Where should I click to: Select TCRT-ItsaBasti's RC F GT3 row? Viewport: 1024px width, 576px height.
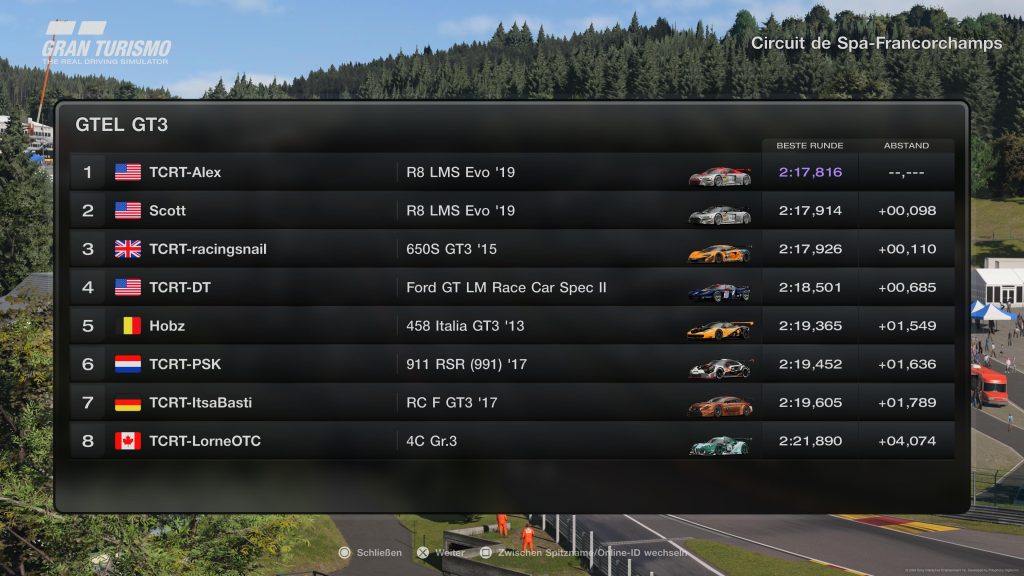click(510, 403)
